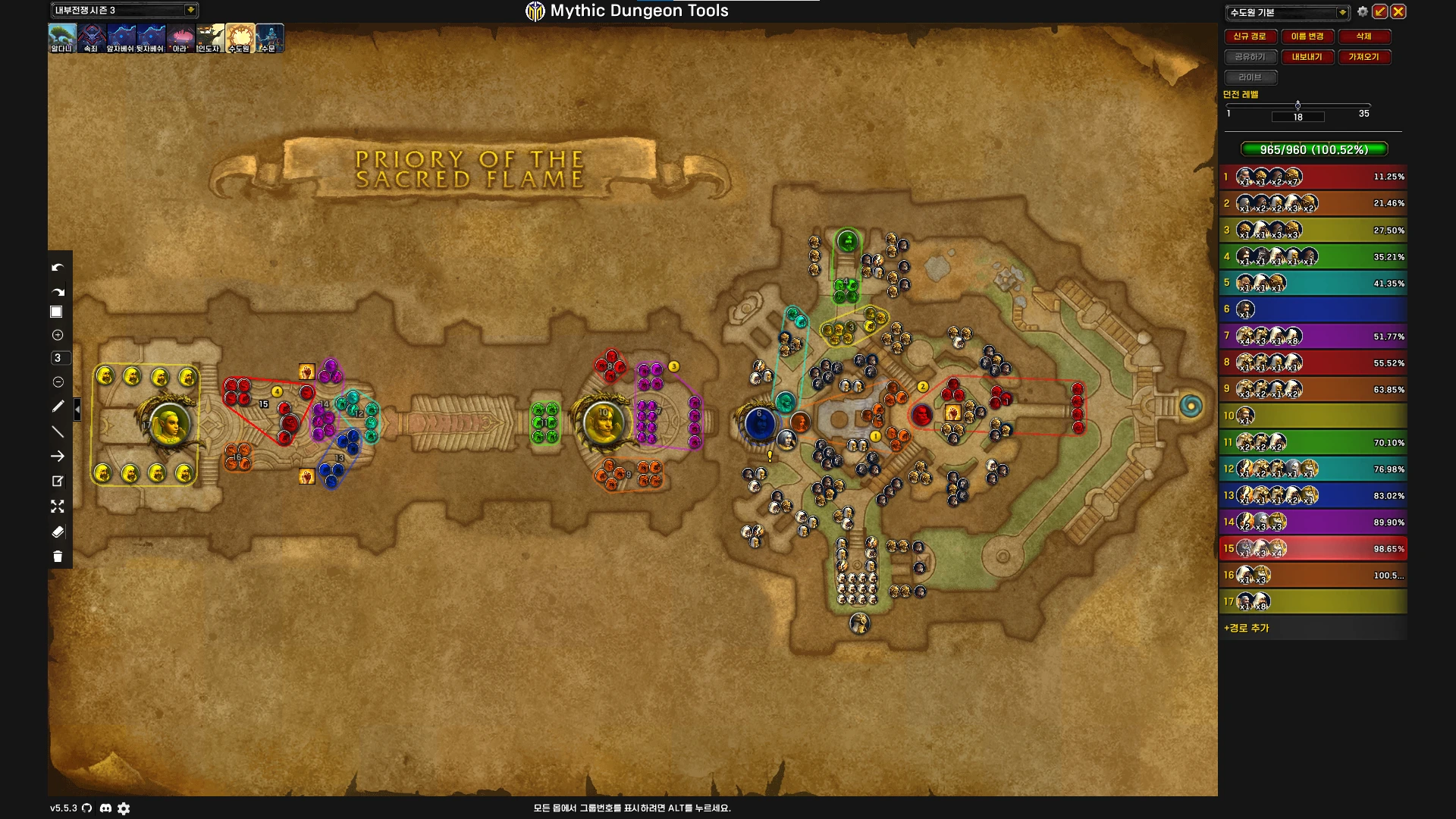Open the 내부전쟁 시즌 3 season dropdown
This screenshot has height=819, width=1456.
[x=190, y=10]
